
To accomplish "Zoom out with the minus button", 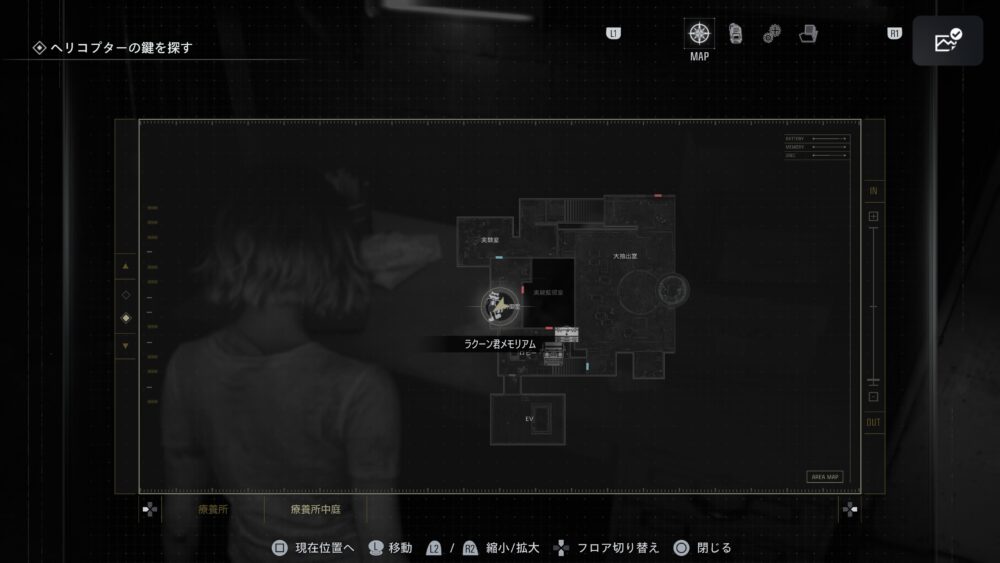I will click(873, 397).
